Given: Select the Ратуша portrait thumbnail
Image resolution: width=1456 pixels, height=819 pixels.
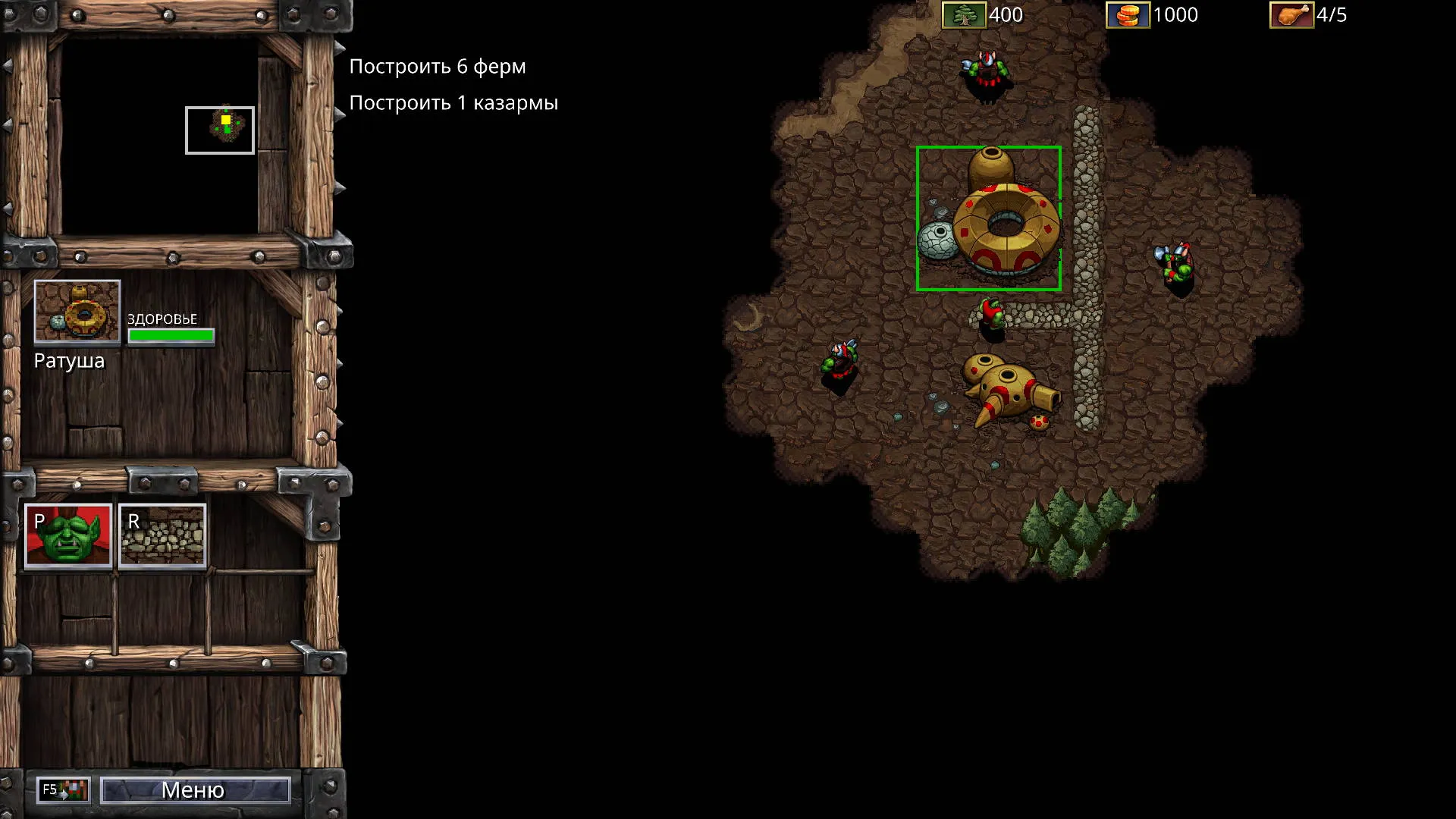Looking at the screenshot, I should 77,311.
